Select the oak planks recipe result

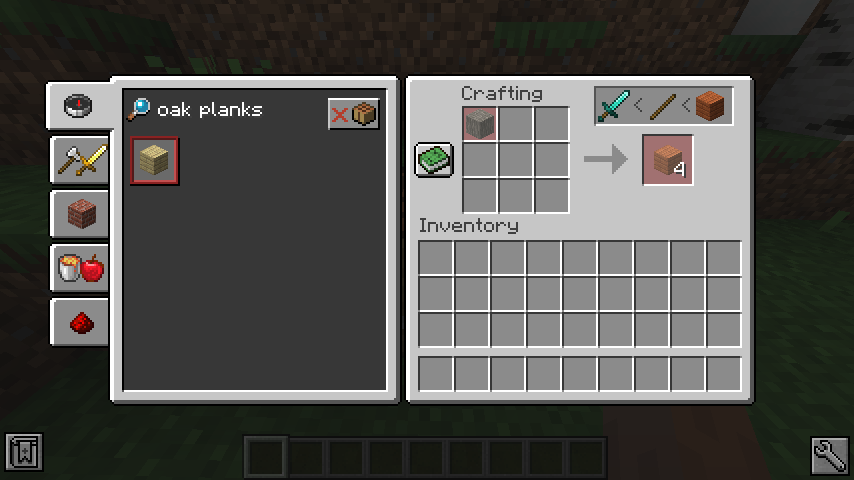pyautogui.click(x=155, y=160)
